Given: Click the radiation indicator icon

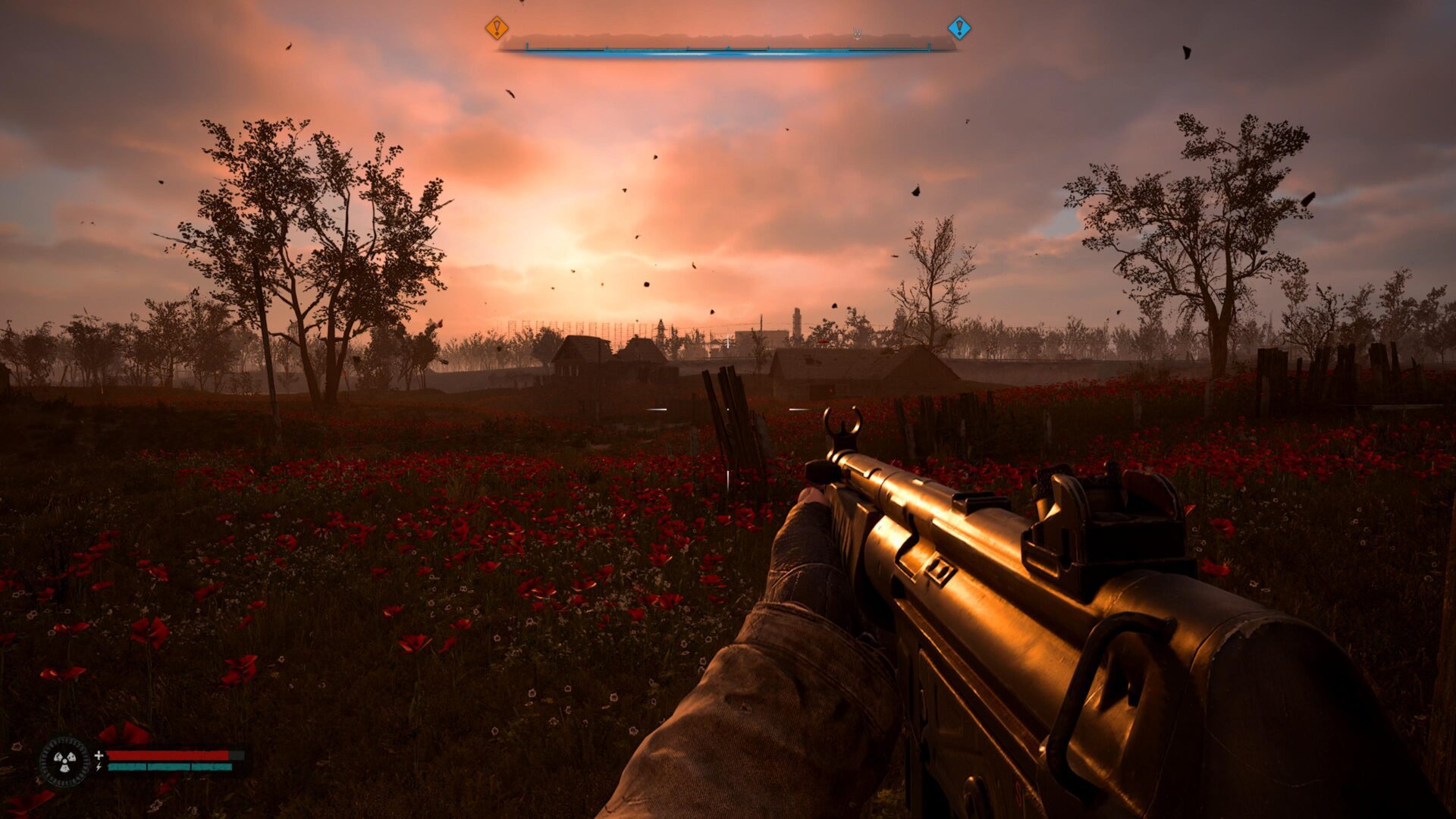Looking at the screenshot, I should pyautogui.click(x=64, y=761).
